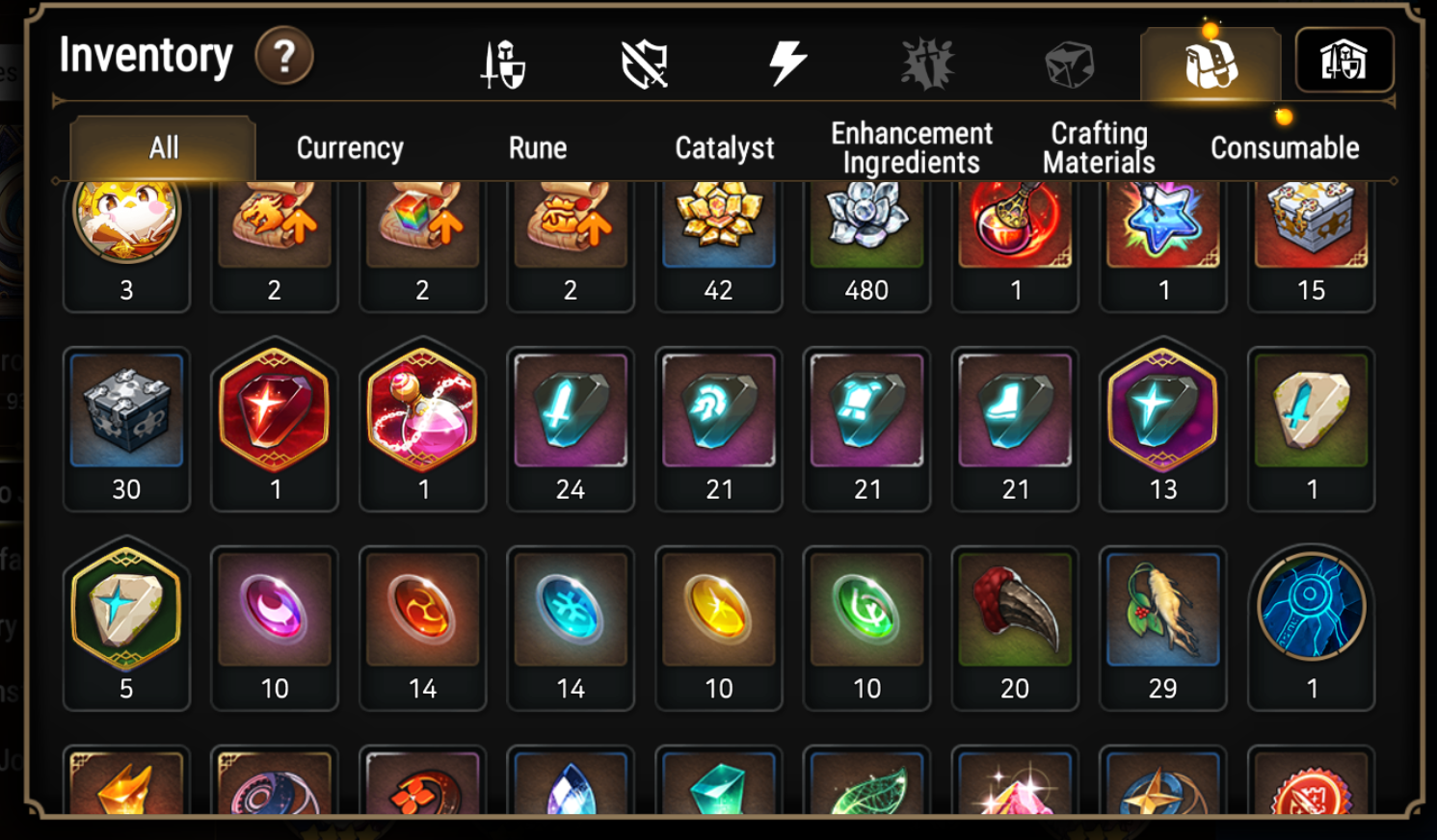Open the Enhancement Ingredients tab
The image size is (1437, 840).
(911, 144)
